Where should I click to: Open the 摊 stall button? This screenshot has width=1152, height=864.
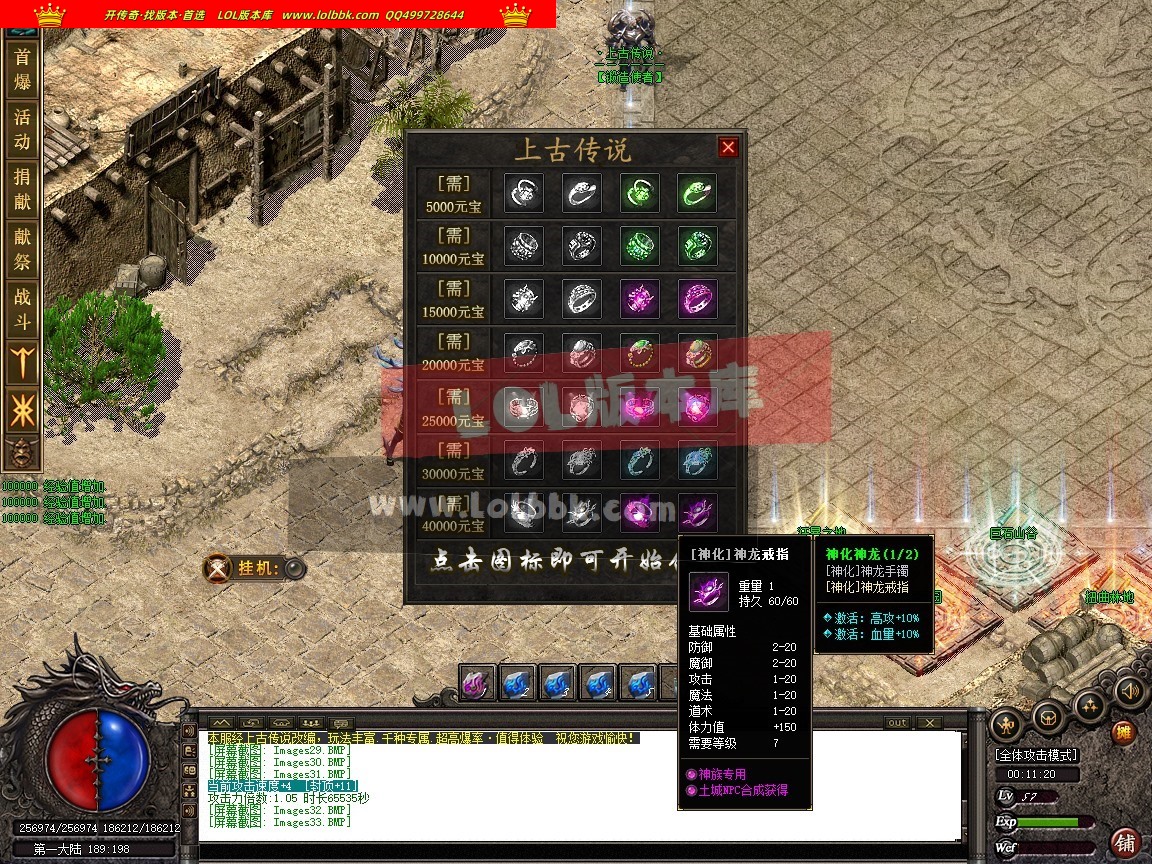[x=1124, y=733]
